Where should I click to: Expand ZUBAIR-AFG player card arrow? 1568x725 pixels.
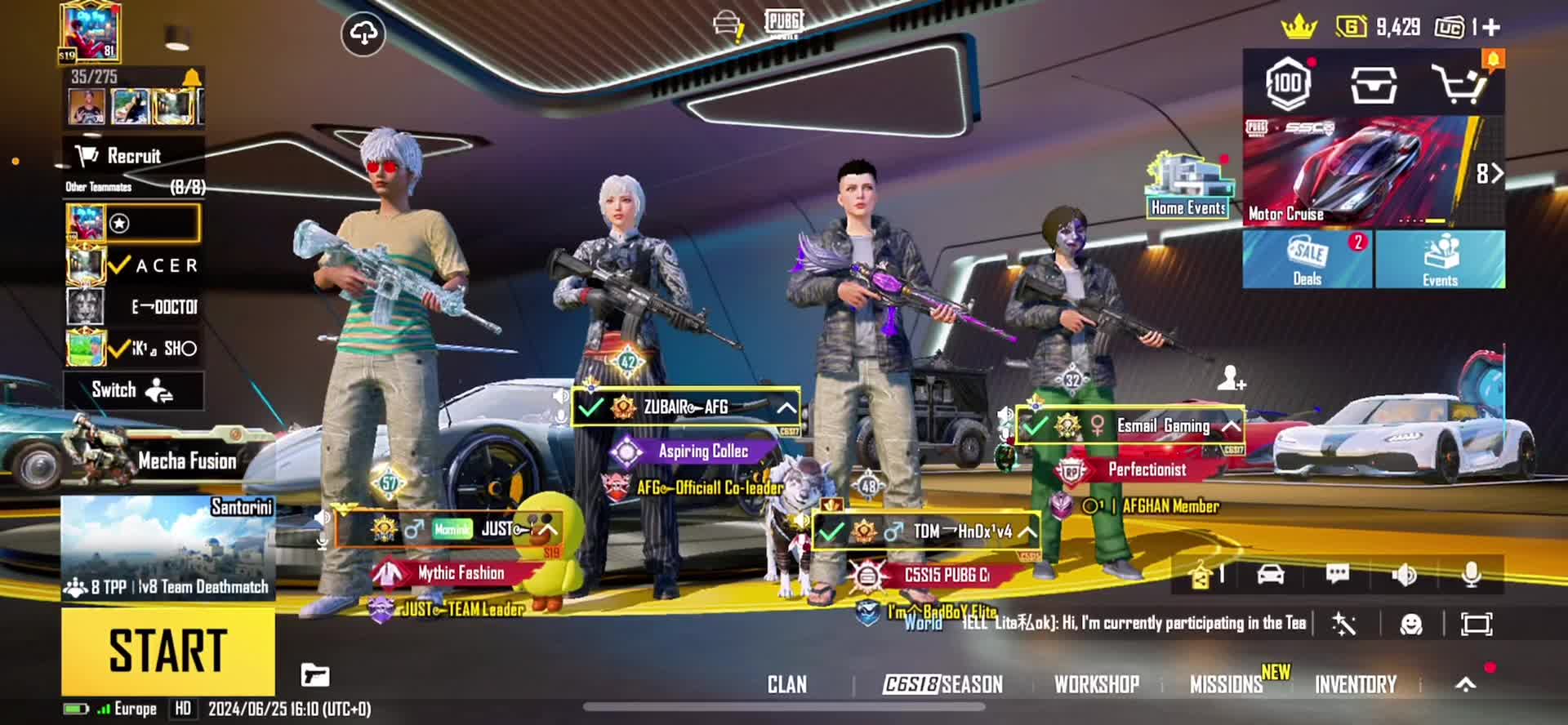coord(786,407)
